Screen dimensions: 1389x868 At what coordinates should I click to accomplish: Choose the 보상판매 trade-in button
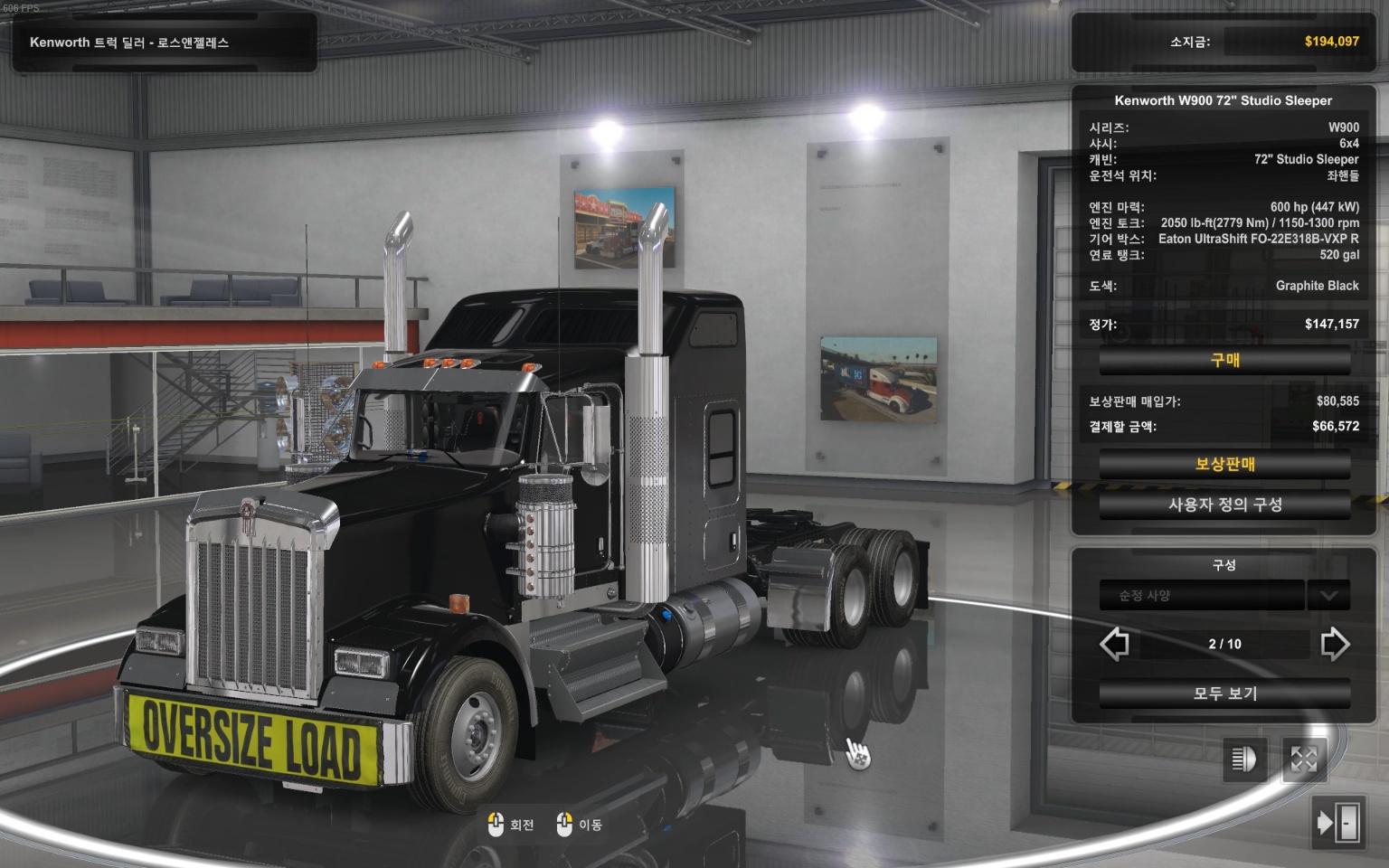(x=1224, y=465)
